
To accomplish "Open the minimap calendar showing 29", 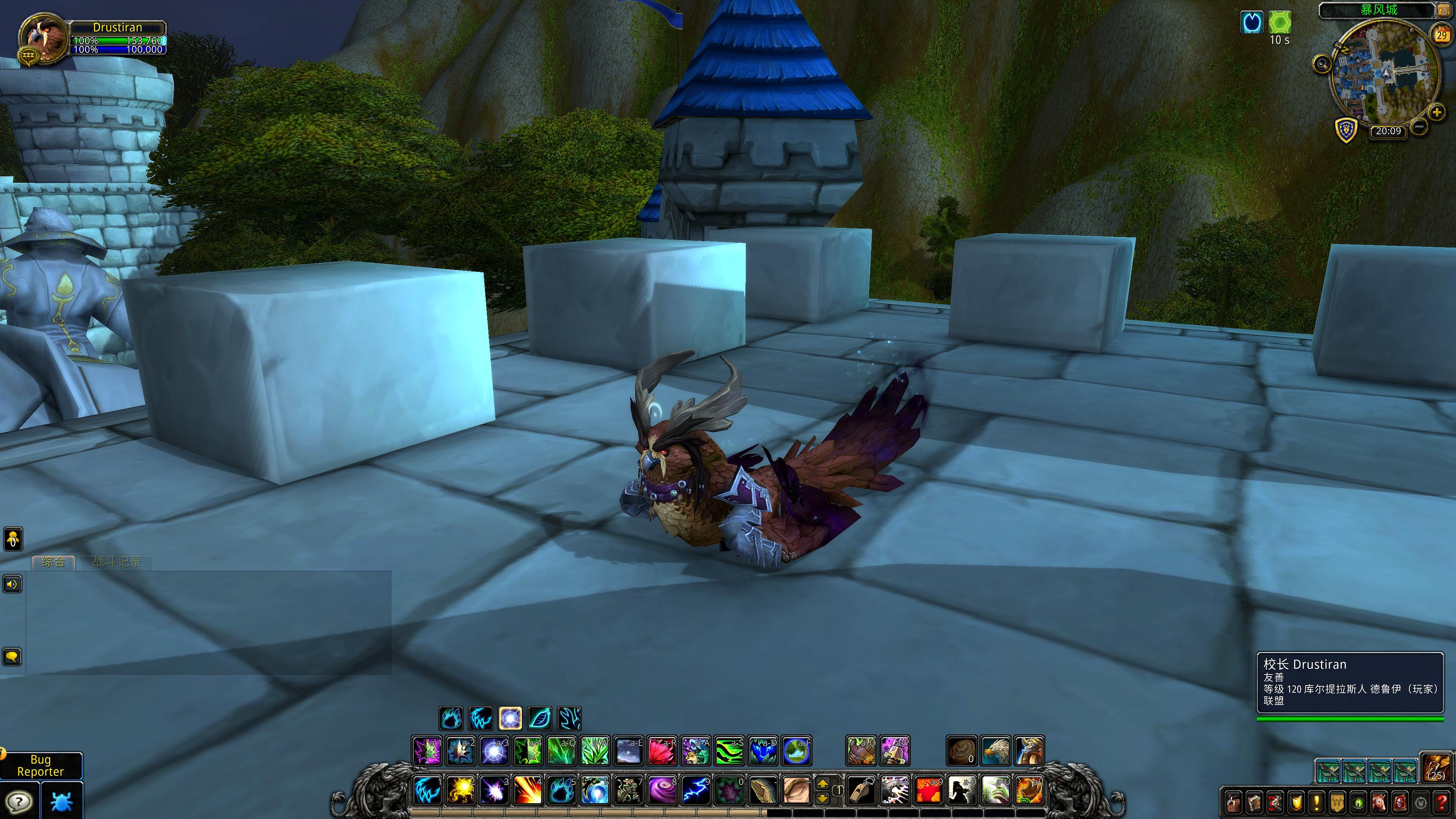I will pyautogui.click(x=1441, y=35).
